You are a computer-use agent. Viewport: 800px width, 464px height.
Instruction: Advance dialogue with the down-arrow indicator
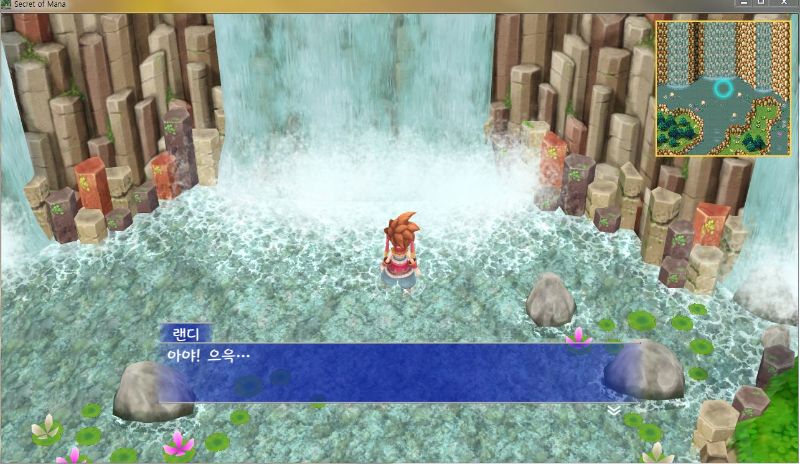tap(612, 409)
